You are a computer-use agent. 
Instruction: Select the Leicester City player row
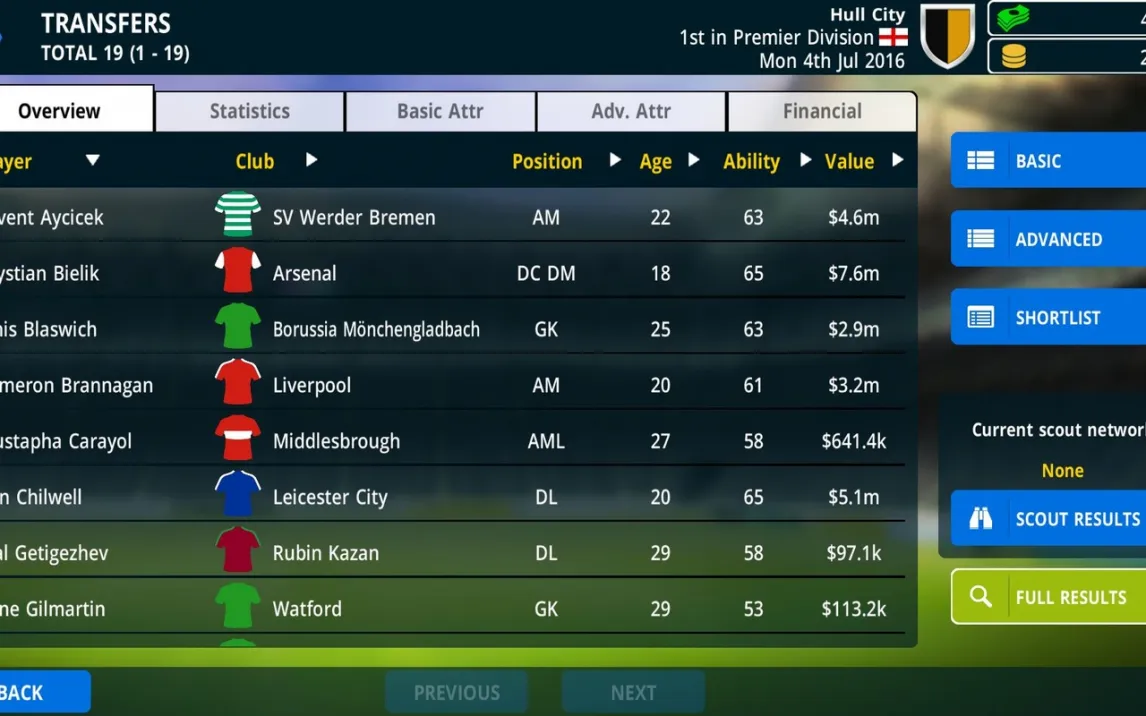(x=450, y=497)
